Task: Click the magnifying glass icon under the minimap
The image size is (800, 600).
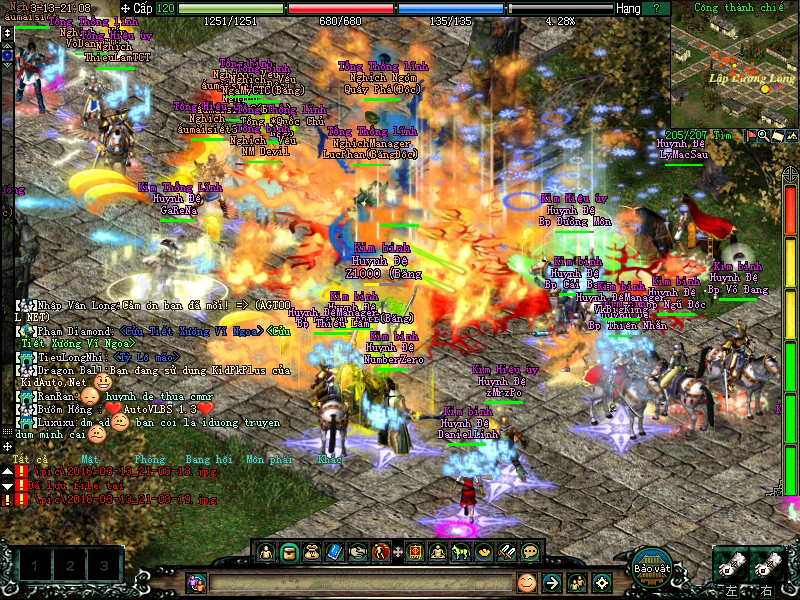Action: tap(763, 135)
